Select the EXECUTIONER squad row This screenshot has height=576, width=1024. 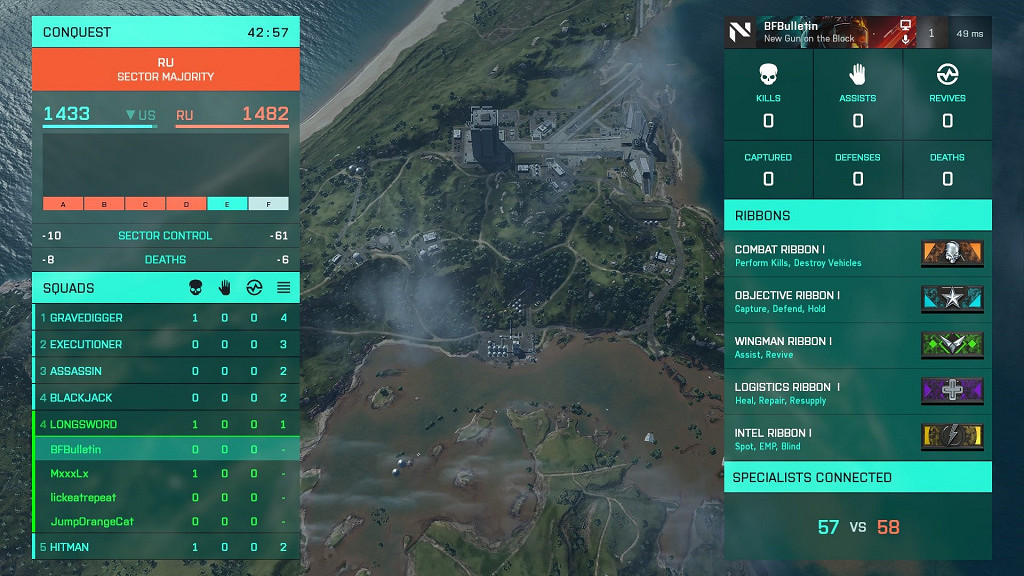[x=165, y=344]
